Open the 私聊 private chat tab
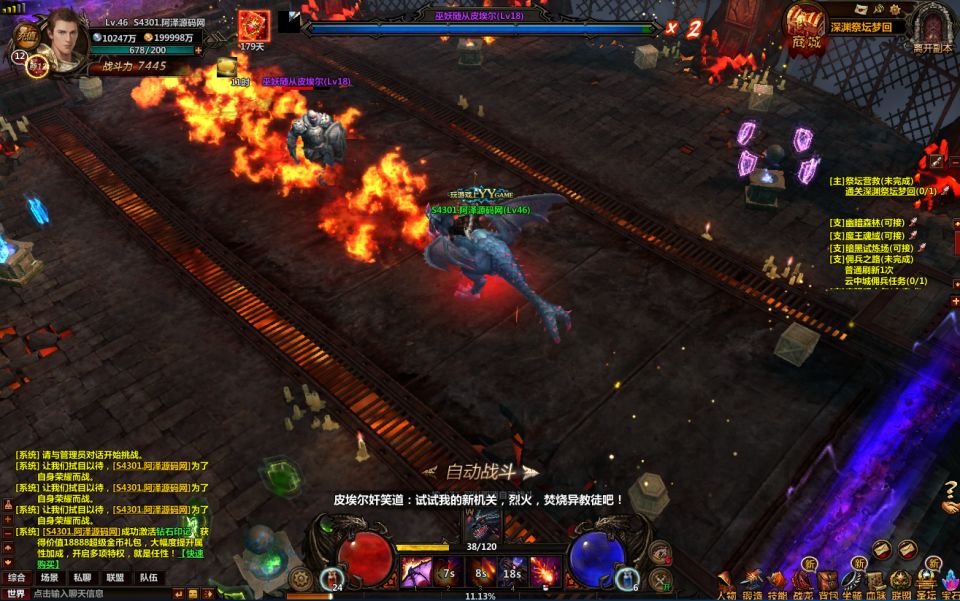 pos(82,577)
